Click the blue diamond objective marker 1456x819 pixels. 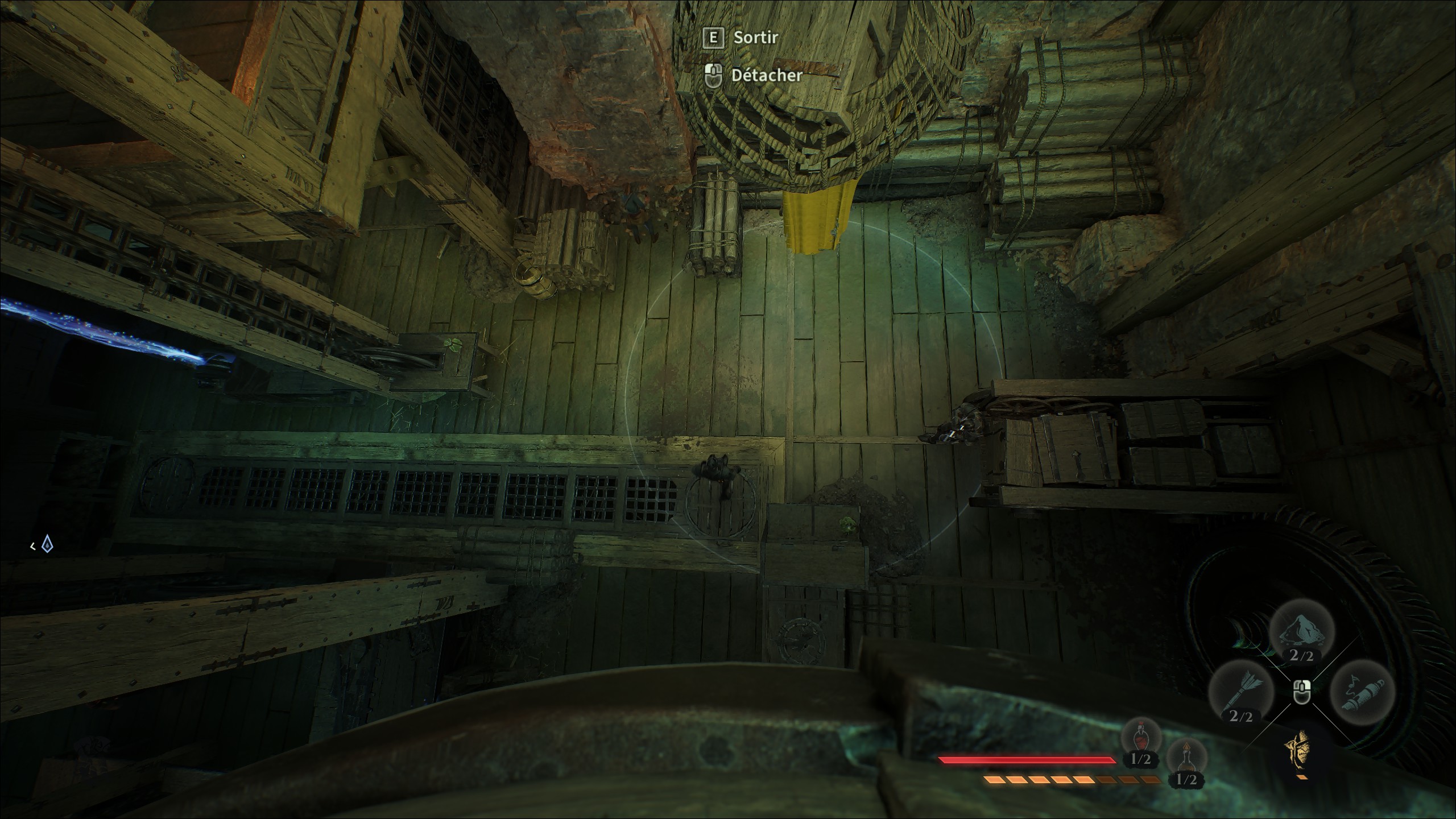pos(49,545)
